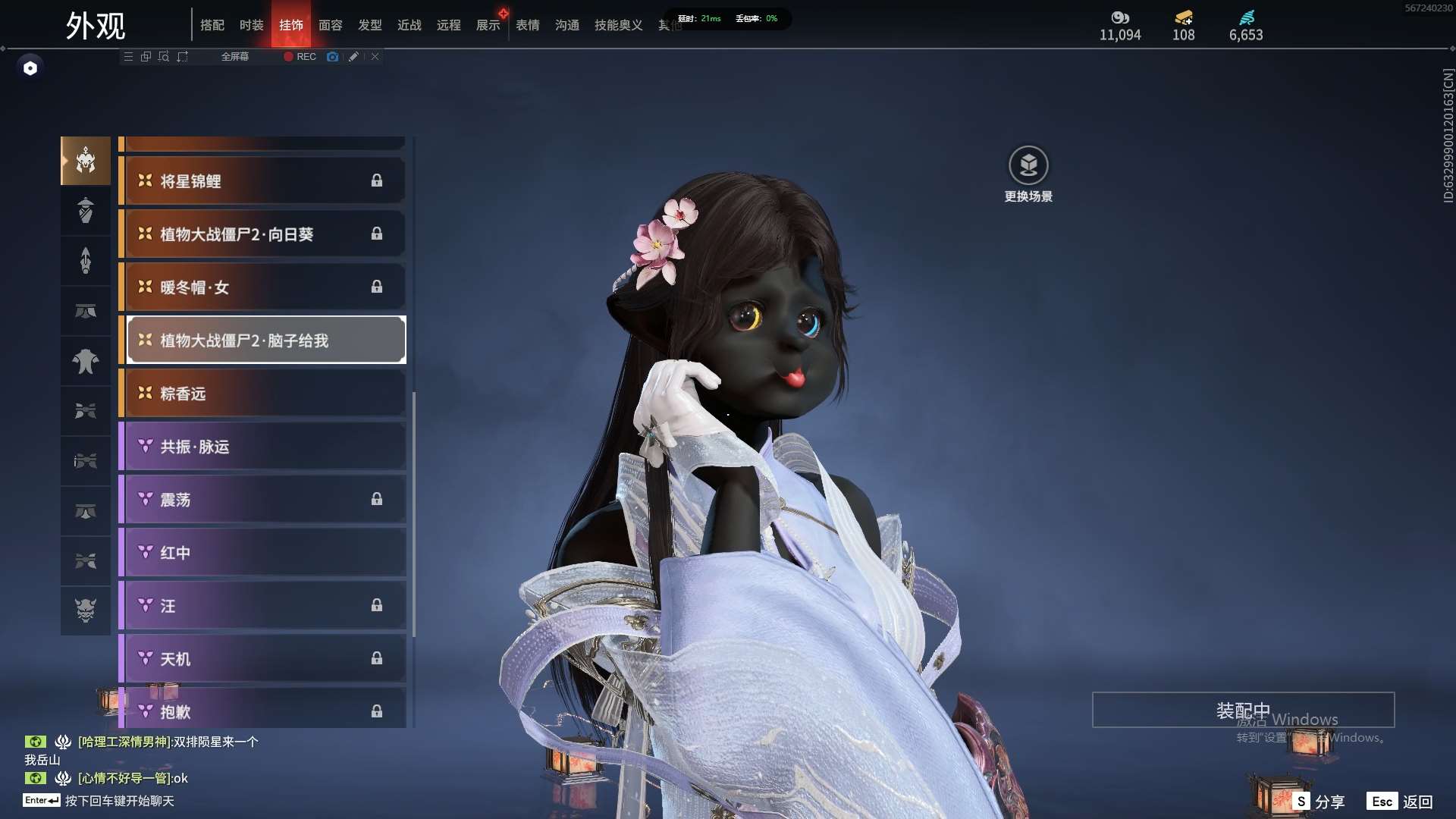The height and width of the screenshot is (819, 1456).
Task: Select the 粽香远 accessory entry
Action: tap(262, 394)
